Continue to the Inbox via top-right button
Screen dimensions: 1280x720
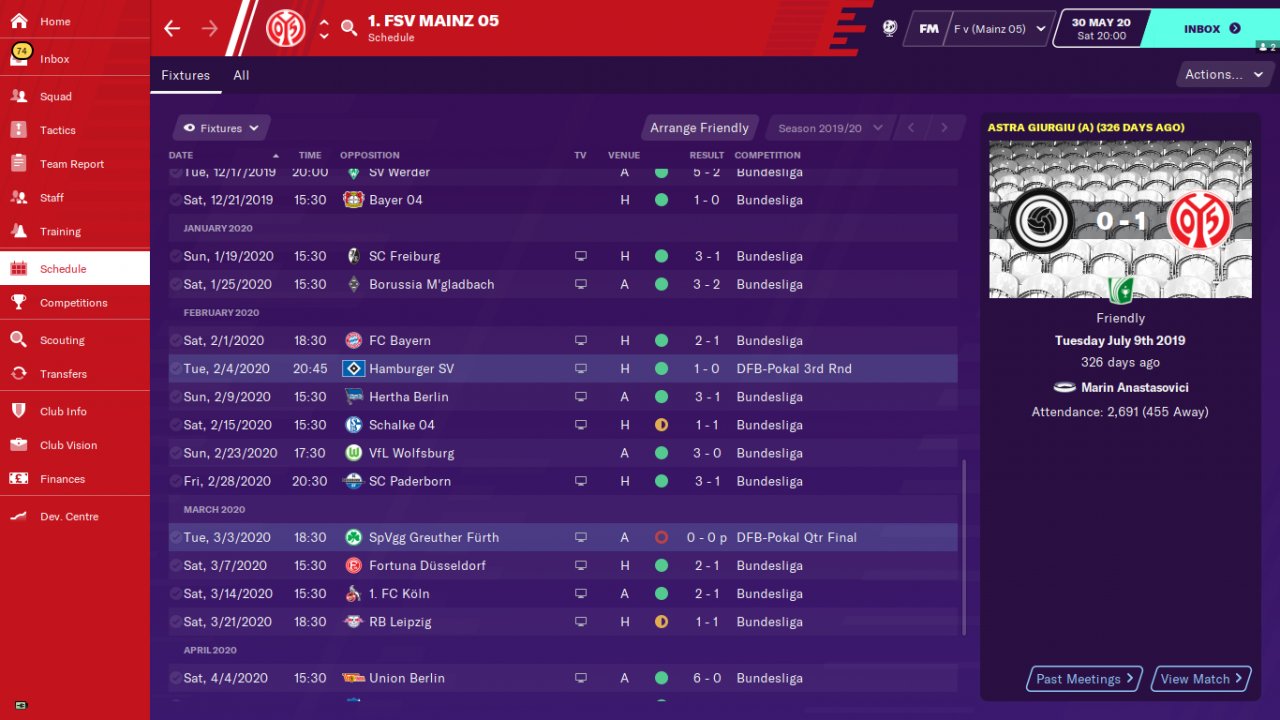tap(1212, 29)
